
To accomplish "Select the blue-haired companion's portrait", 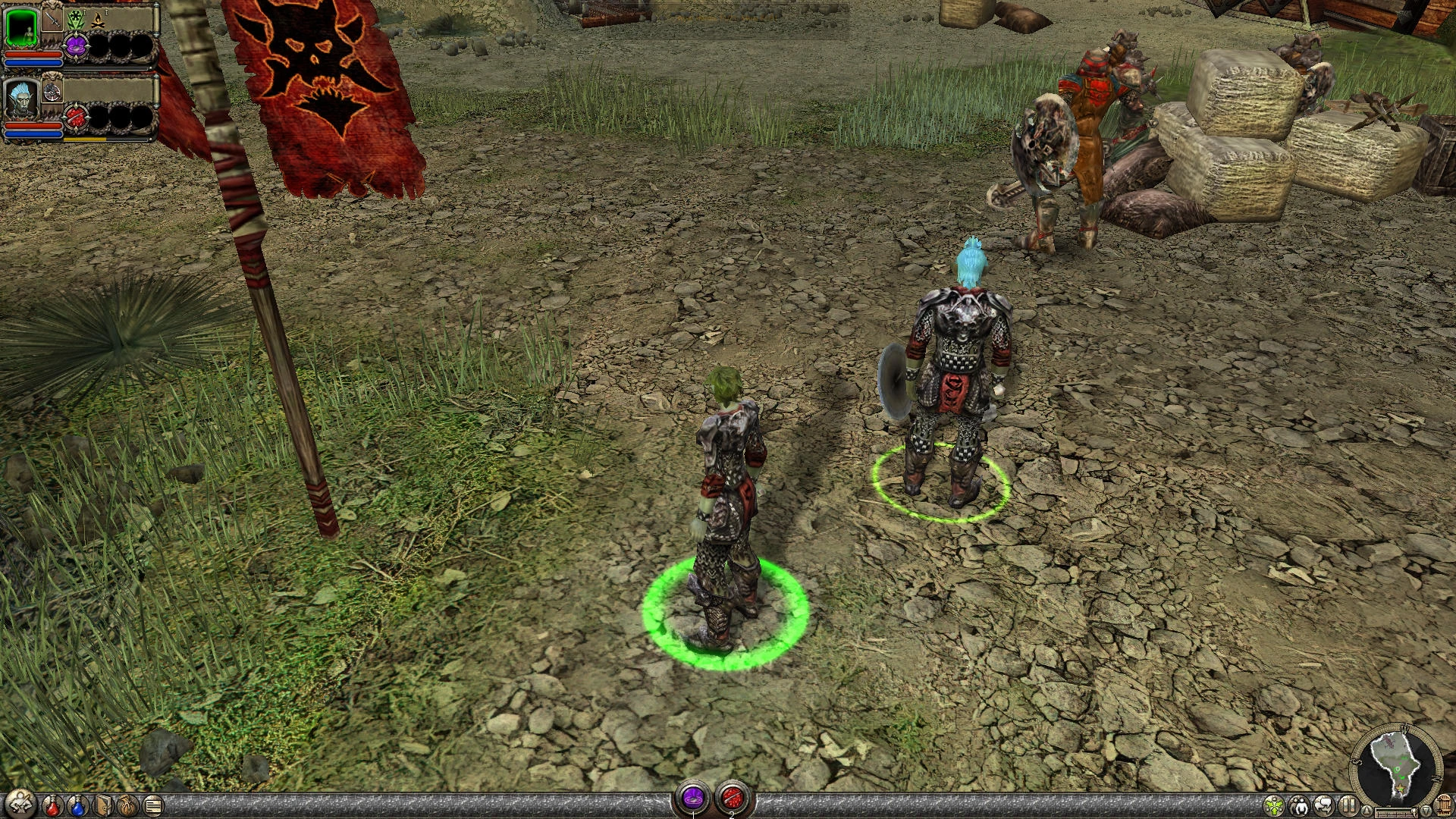I will click(22, 101).
